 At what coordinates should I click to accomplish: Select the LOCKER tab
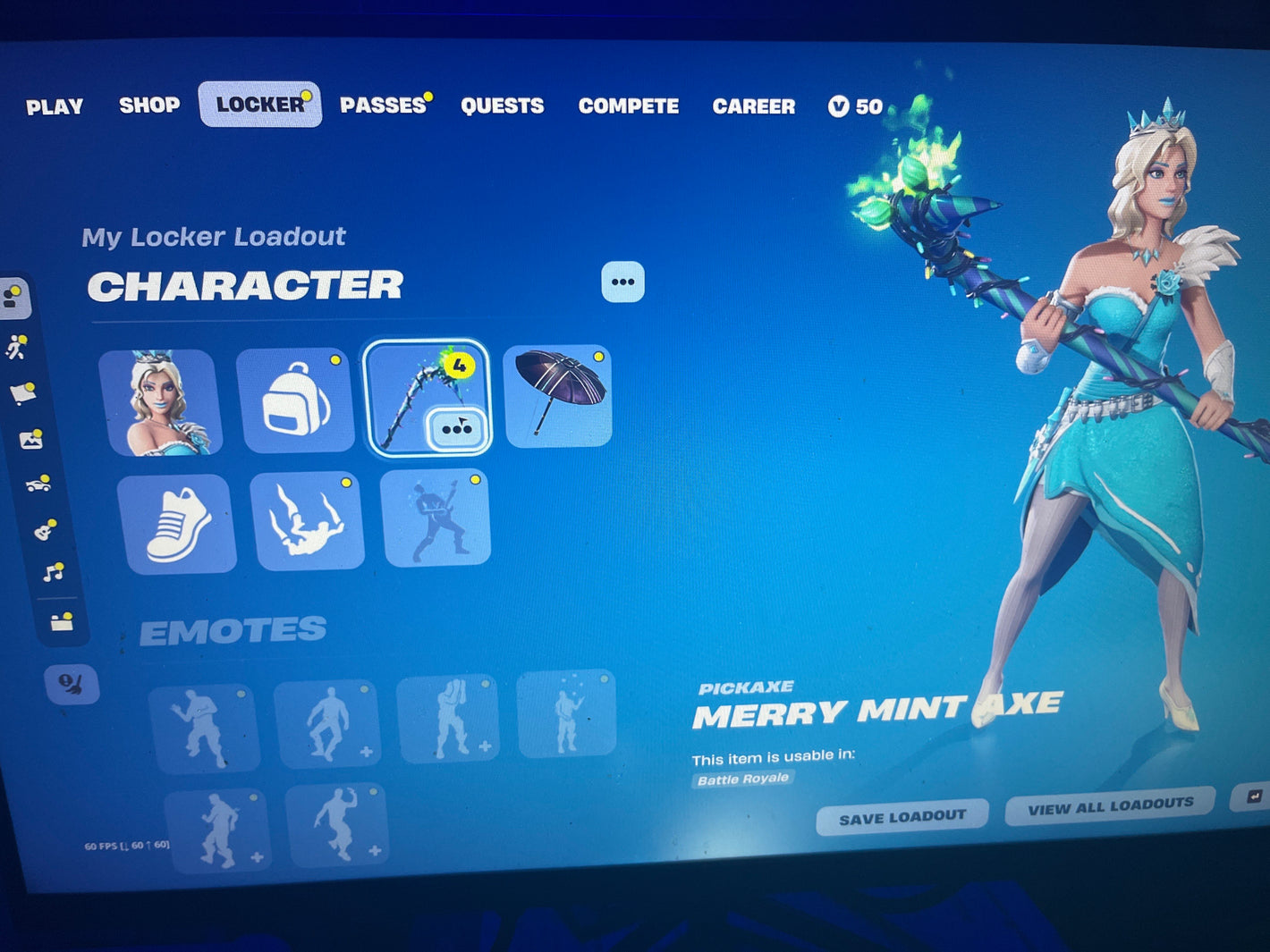(x=259, y=105)
